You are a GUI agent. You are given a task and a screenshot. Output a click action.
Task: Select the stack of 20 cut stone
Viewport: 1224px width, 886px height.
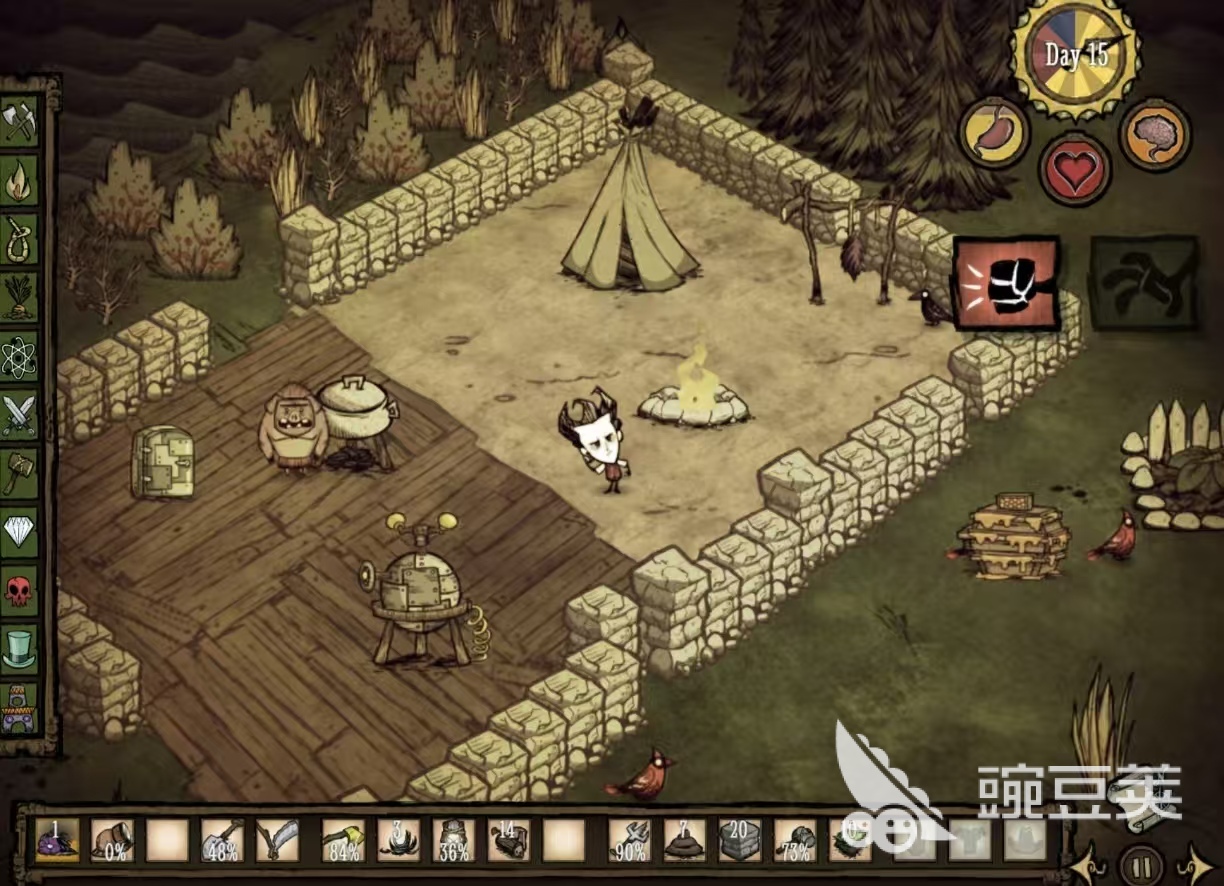[x=740, y=840]
